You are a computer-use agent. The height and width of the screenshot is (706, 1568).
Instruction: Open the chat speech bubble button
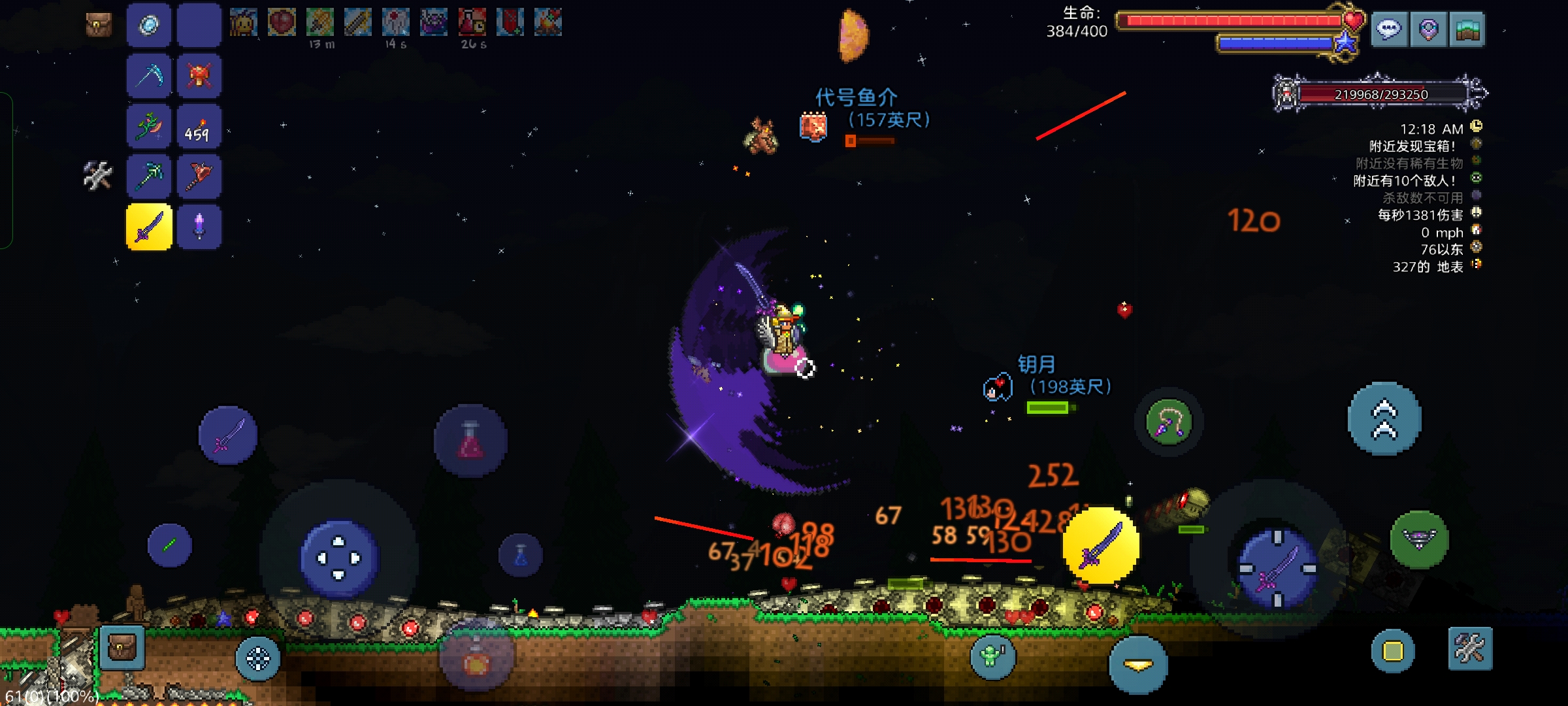[x=1388, y=29]
